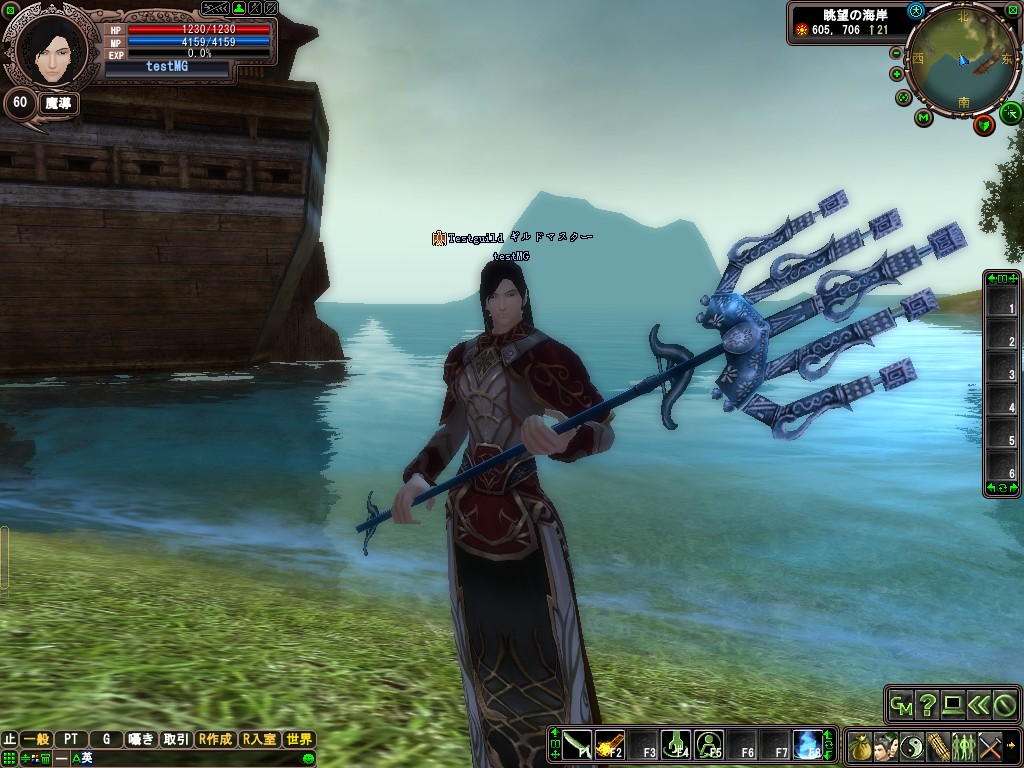
Task: Switch to the 世界 world chat tab
Action: click(x=299, y=740)
